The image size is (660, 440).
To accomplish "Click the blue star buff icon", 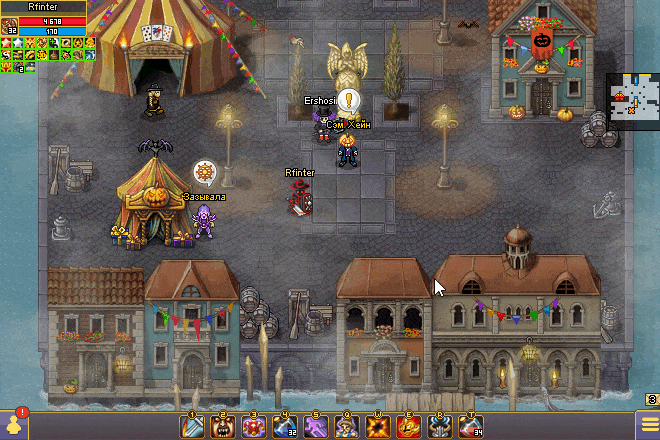I will (19, 43).
